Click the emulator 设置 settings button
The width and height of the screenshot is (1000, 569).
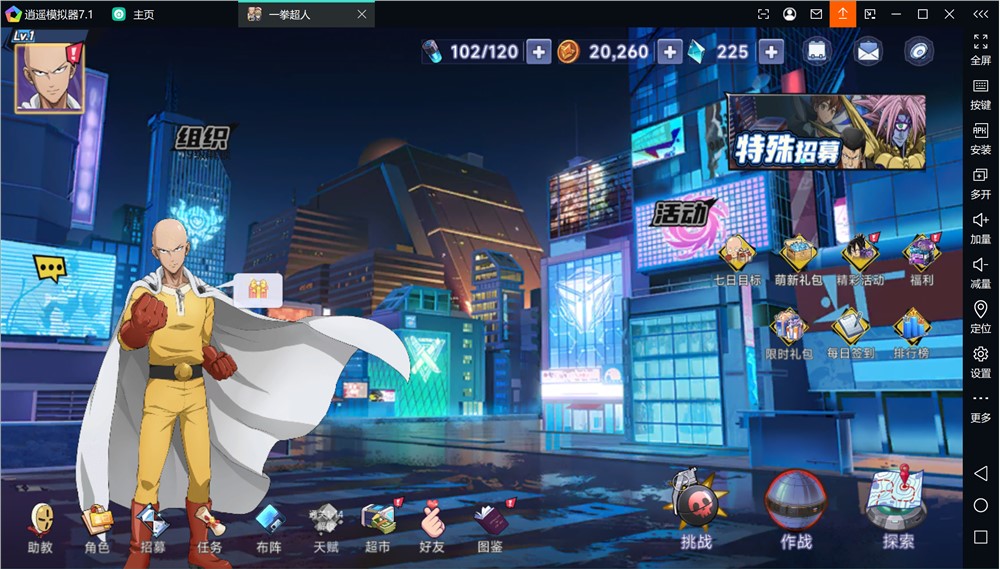click(x=980, y=360)
